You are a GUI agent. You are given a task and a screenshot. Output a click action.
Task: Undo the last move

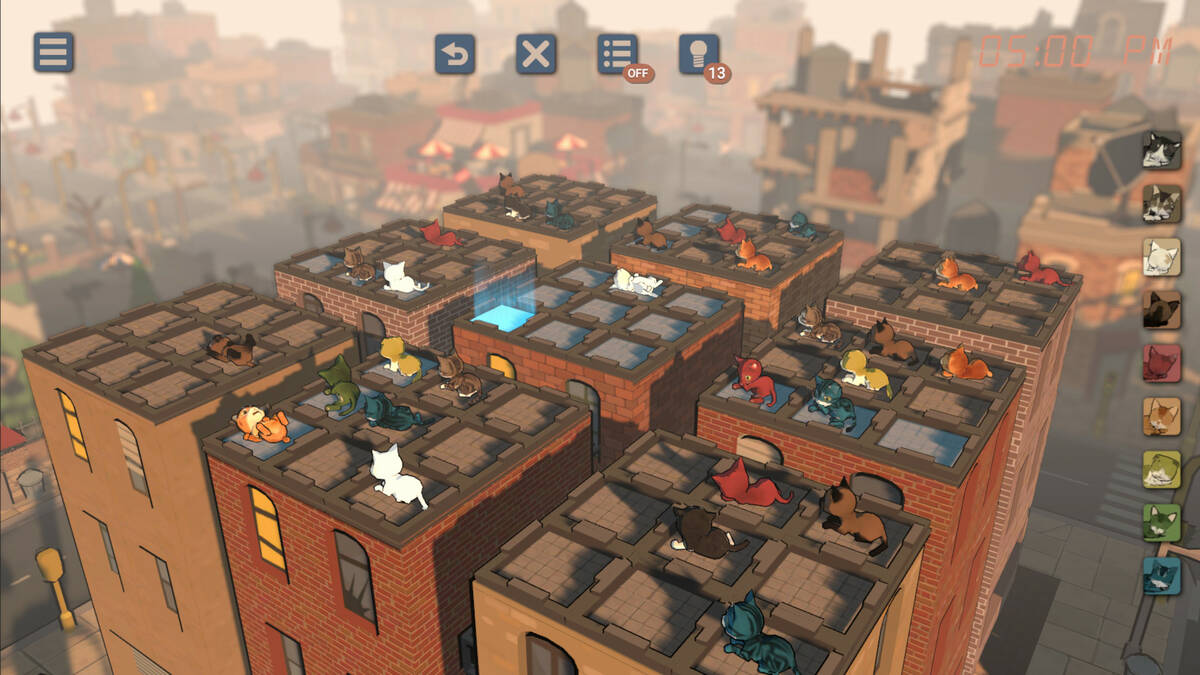coord(455,54)
